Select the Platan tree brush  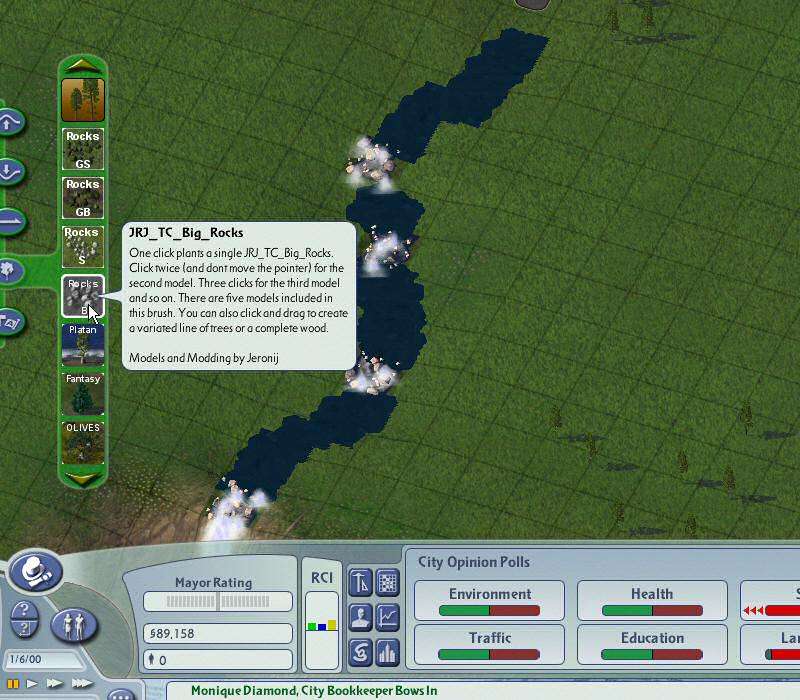point(83,343)
